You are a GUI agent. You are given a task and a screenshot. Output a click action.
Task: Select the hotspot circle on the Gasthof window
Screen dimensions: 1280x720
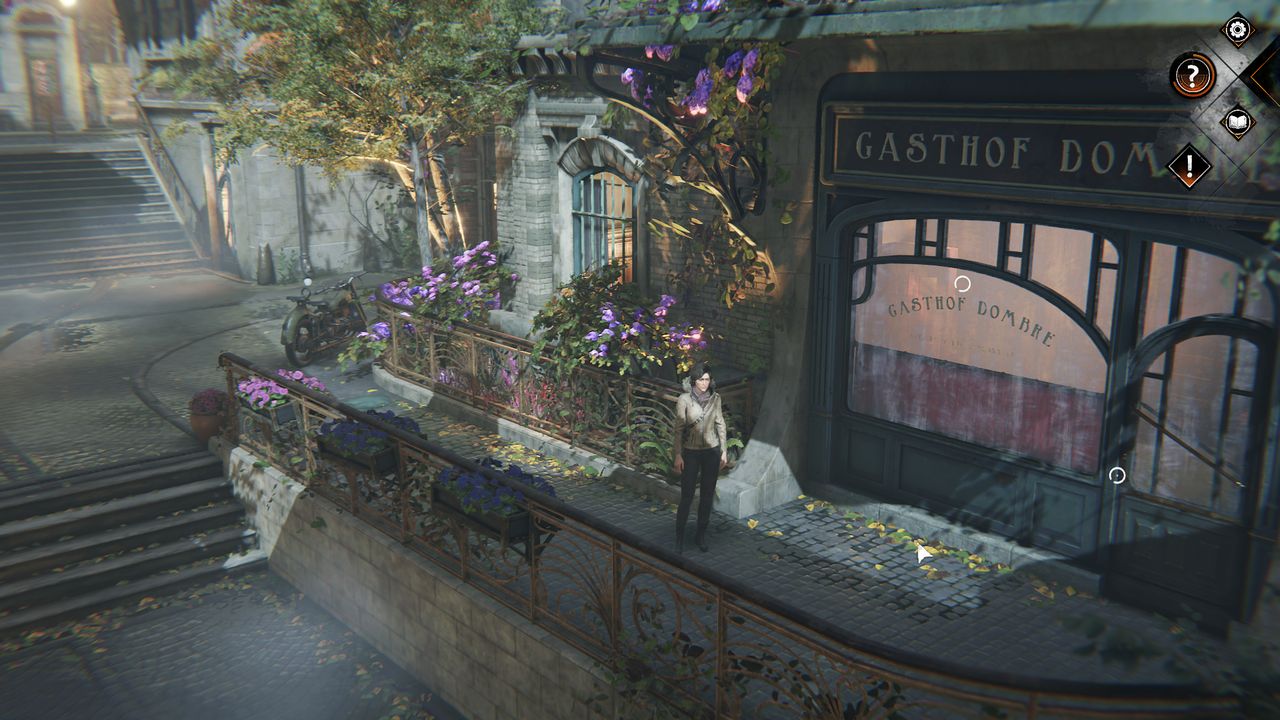pos(962,284)
